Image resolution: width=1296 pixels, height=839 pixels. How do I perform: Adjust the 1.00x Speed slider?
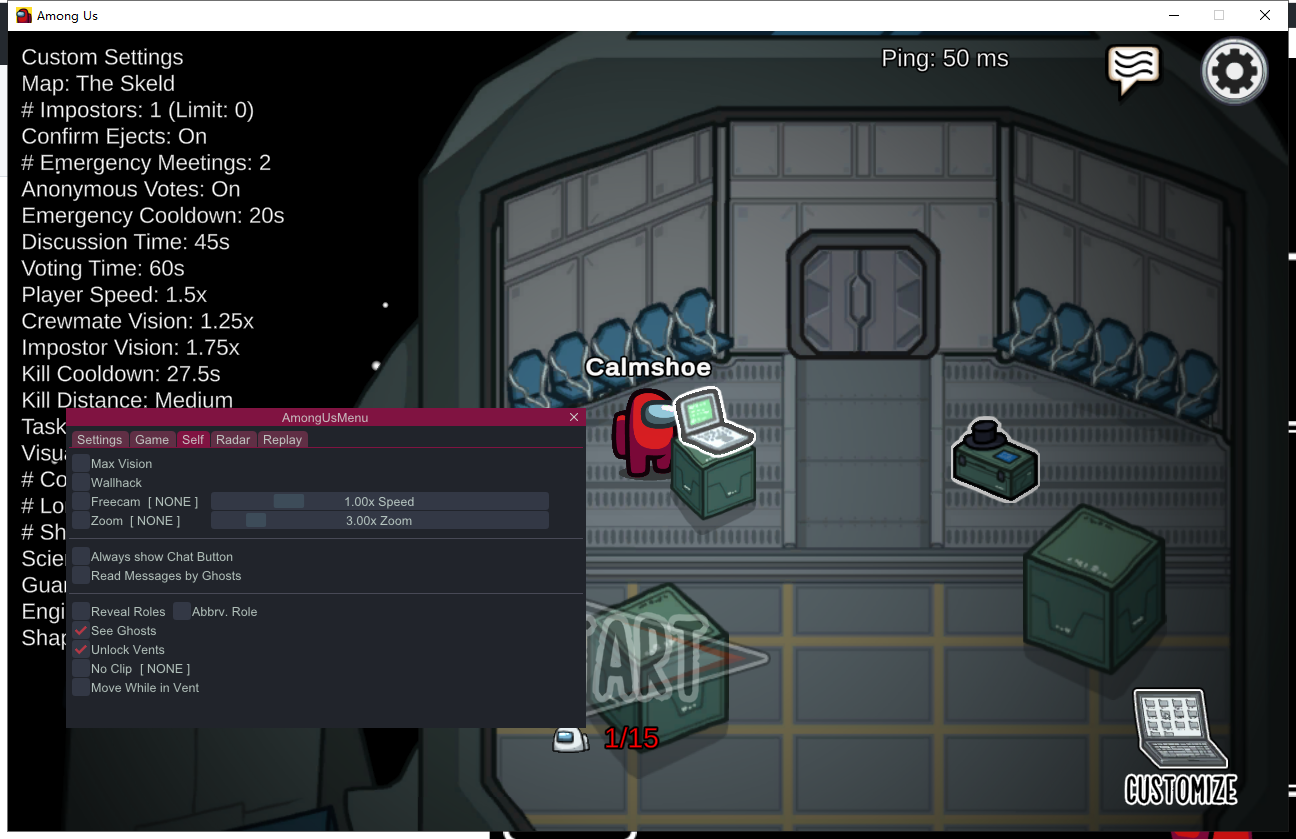point(288,501)
